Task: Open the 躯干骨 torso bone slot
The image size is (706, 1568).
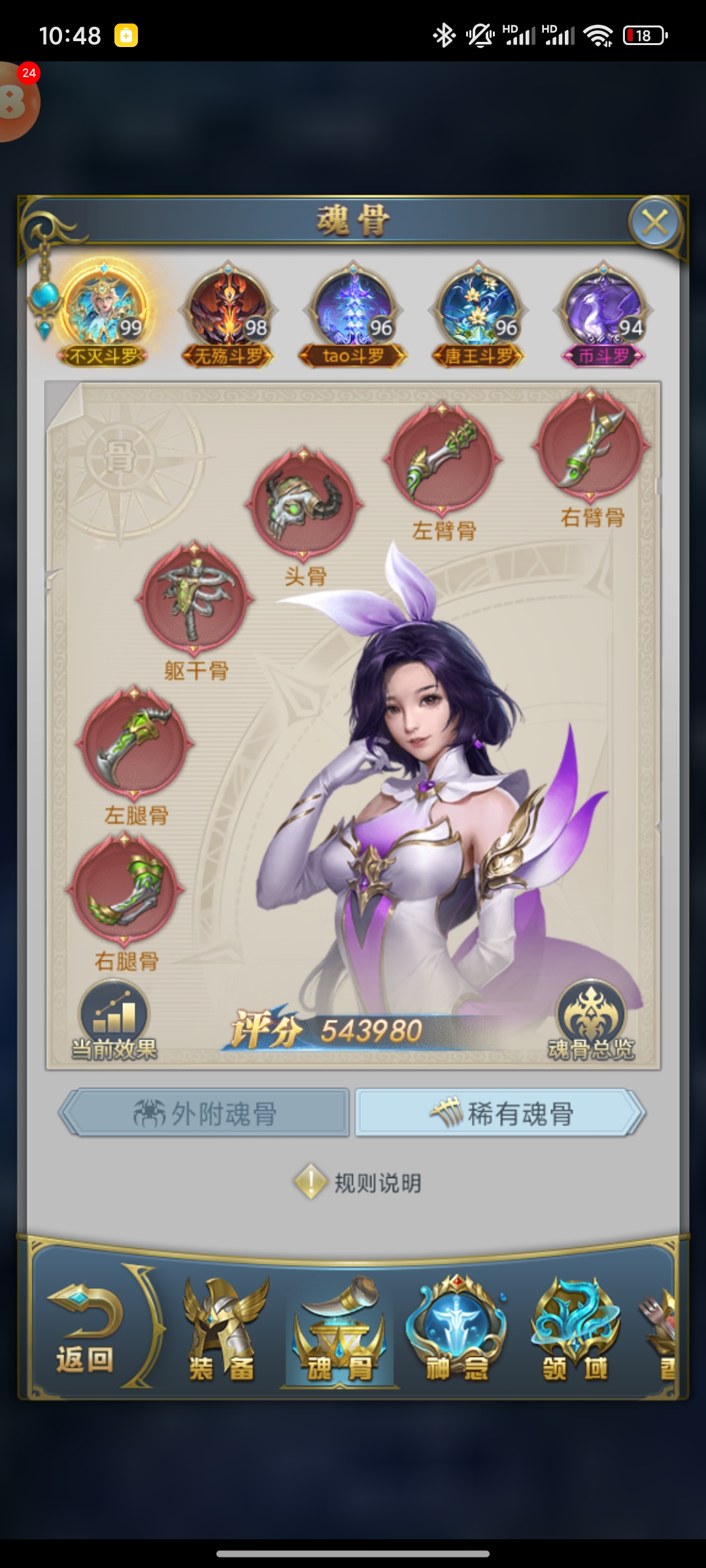Action: point(195,598)
